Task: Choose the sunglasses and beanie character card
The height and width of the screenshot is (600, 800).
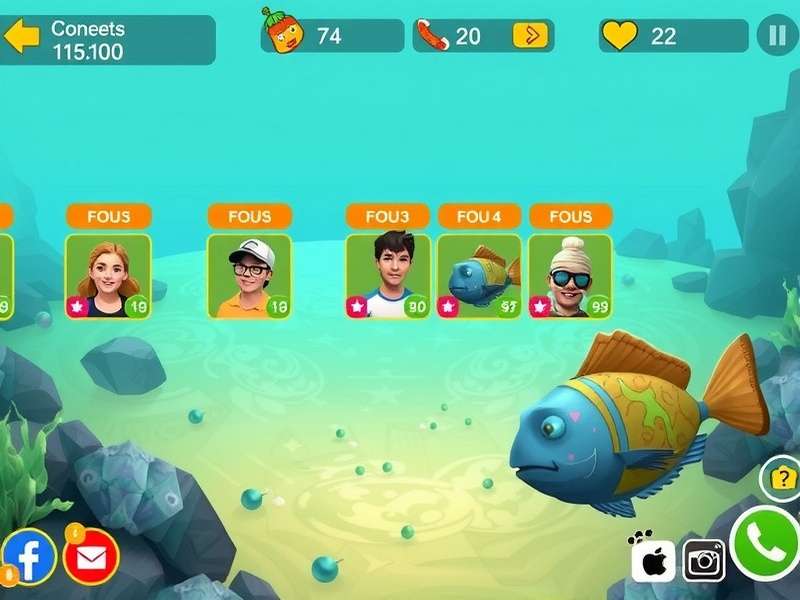Action: pos(570,276)
